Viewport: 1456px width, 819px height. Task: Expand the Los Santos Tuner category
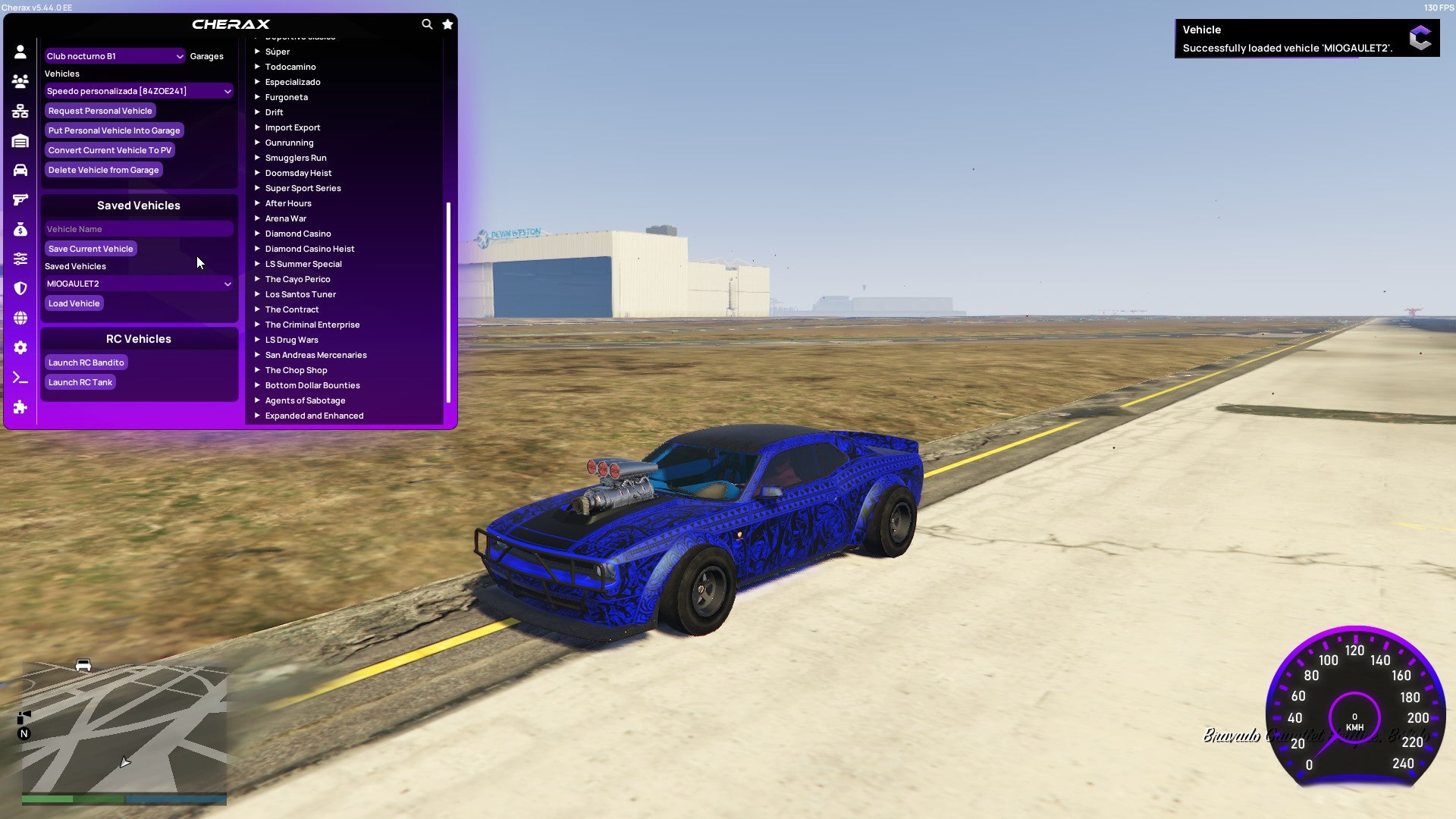(x=300, y=294)
